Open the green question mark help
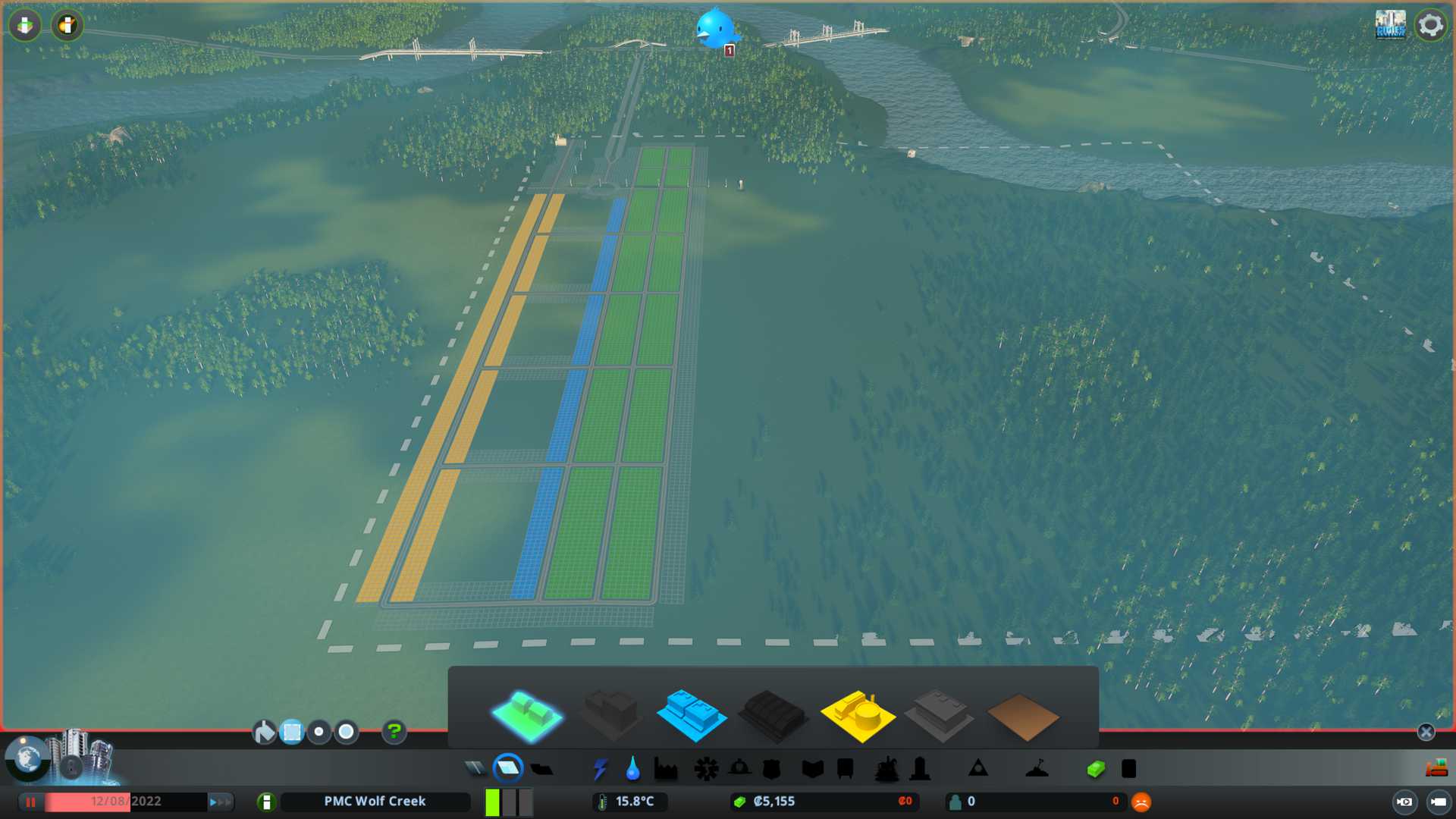The height and width of the screenshot is (819, 1456). point(394,732)
